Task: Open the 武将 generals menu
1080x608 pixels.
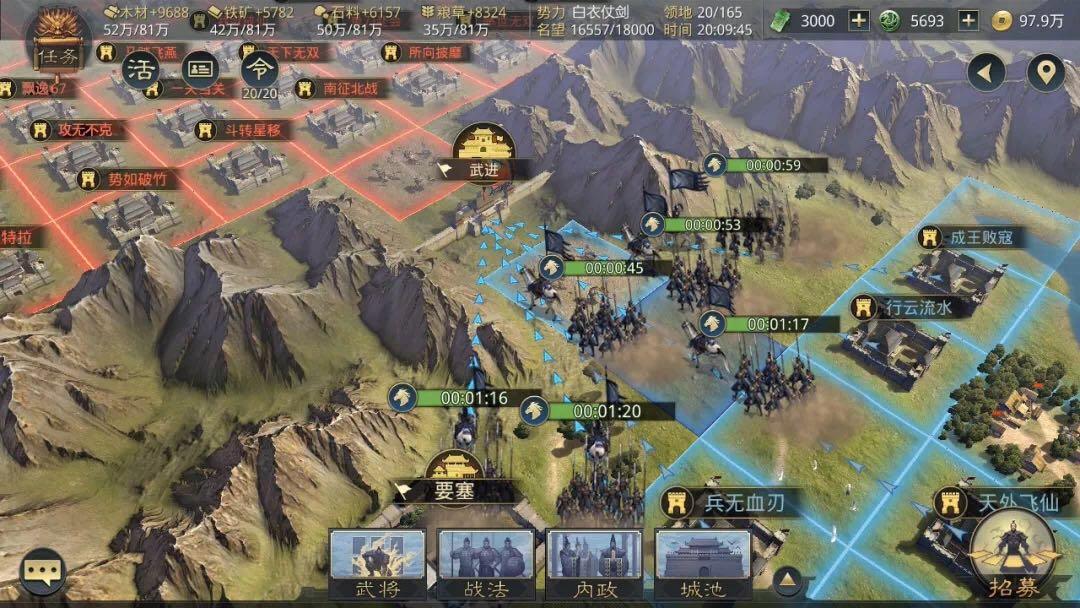Action: click(x=378, y=564)
